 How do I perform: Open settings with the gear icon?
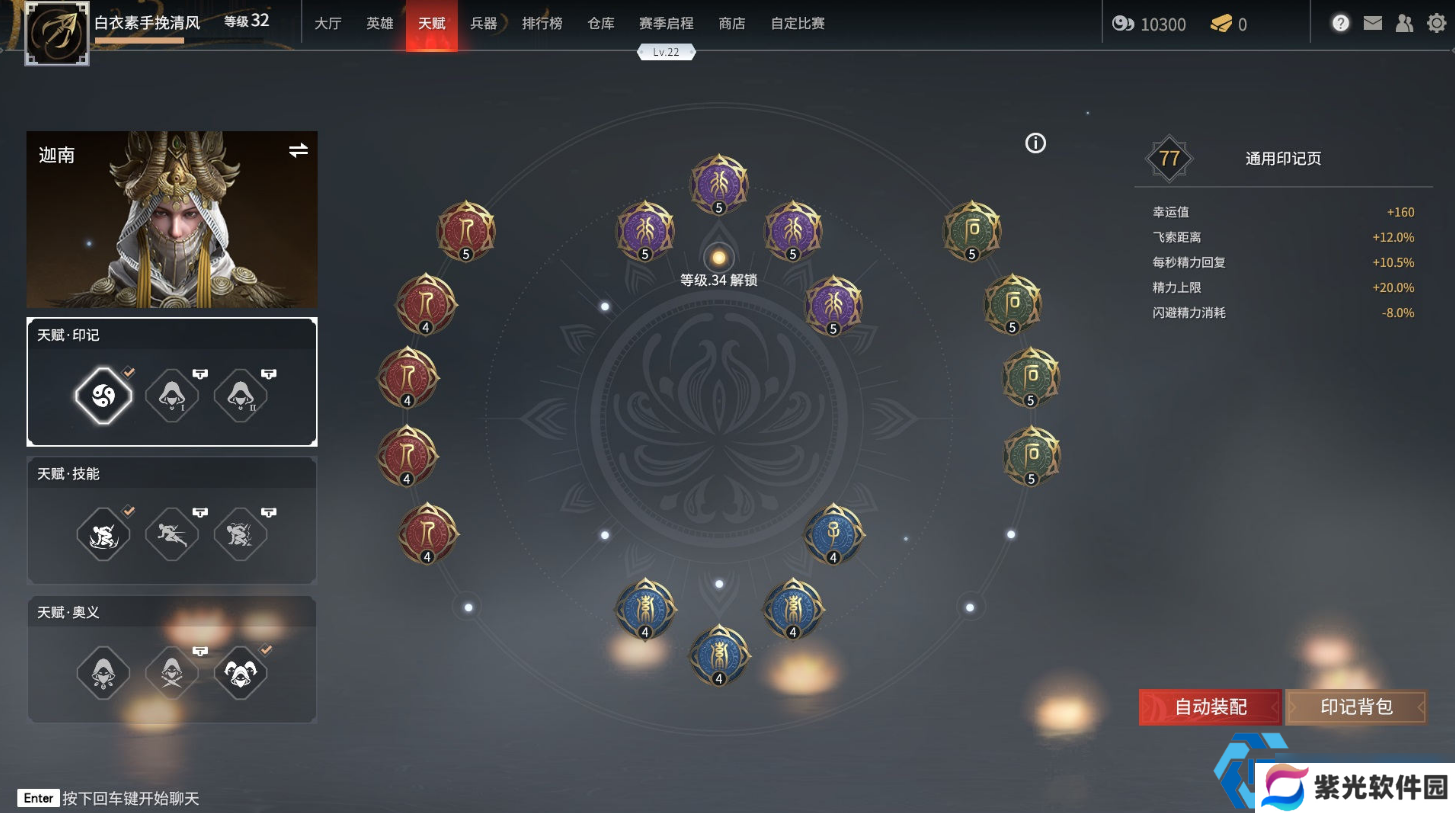coord(1437,23)
